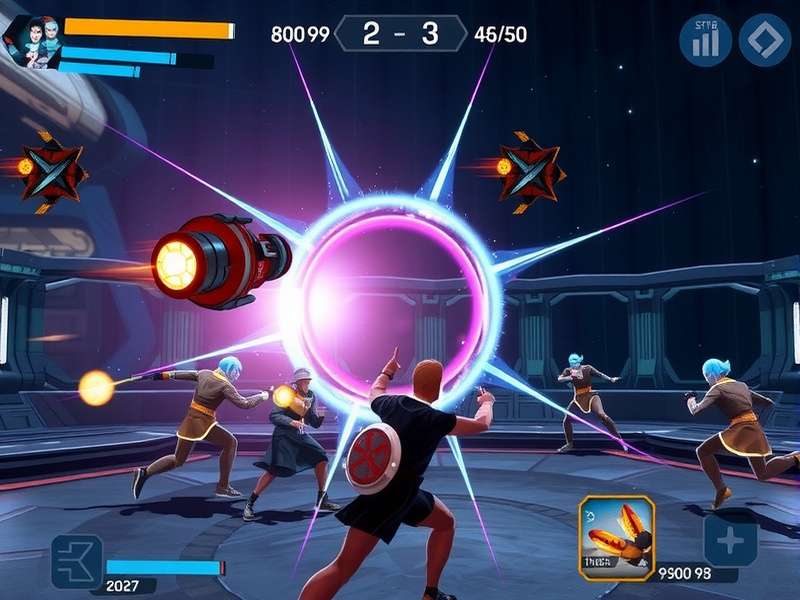Tap the plus button in the shield-shaped slot
Screen dimensions: 800x600
point(730,541)
